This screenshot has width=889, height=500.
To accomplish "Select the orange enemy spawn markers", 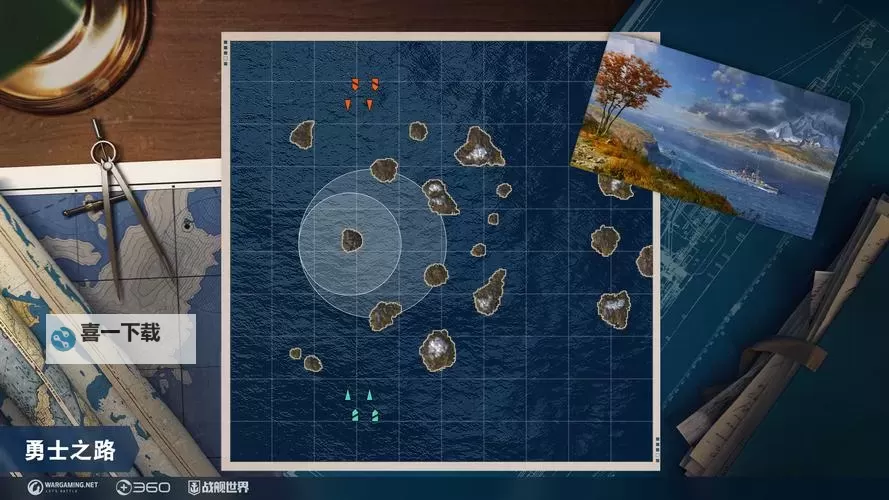I will click(x=362, y=93).
